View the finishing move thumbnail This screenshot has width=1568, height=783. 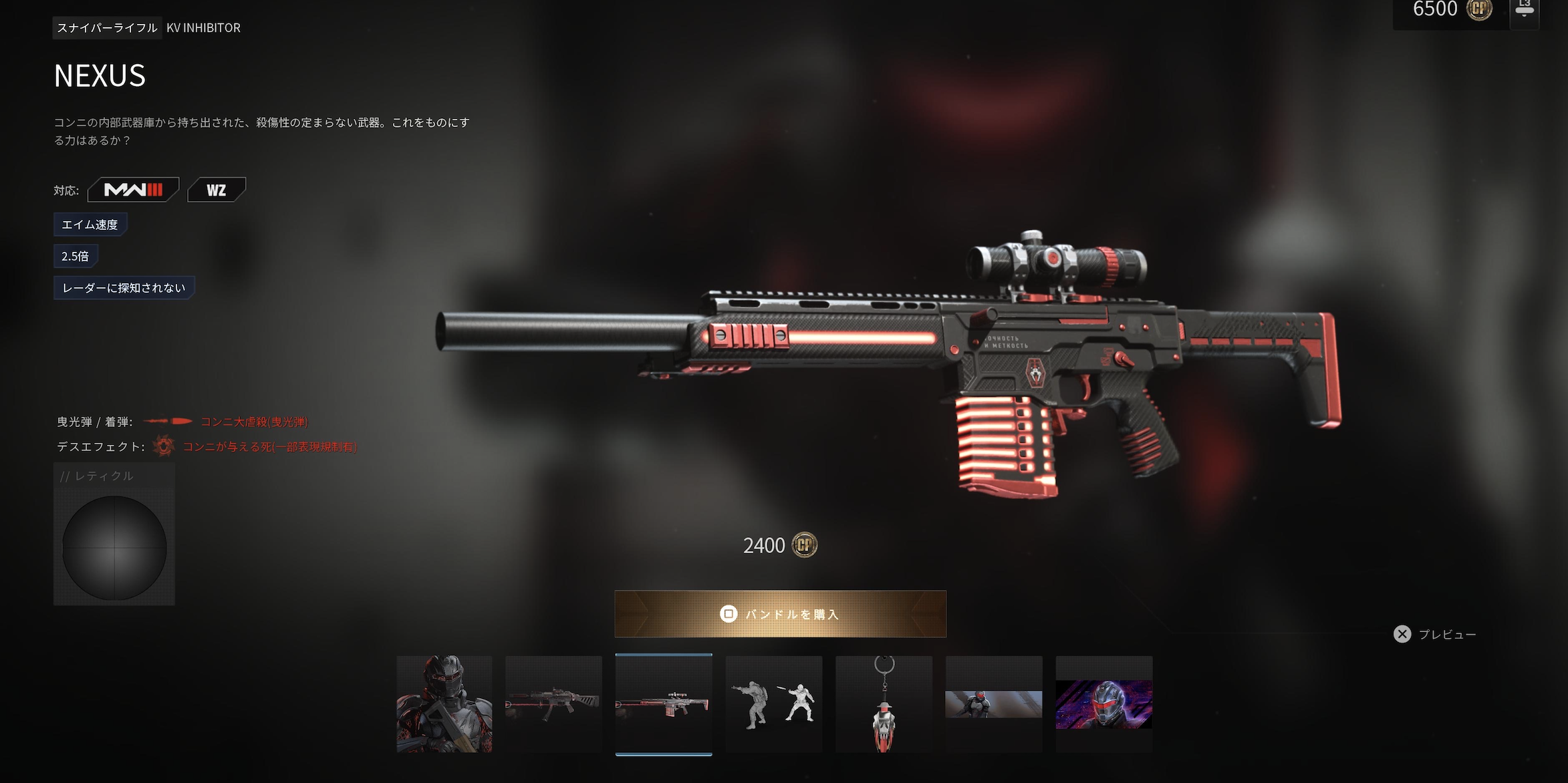pyautogui.click(x=774, y=704)
